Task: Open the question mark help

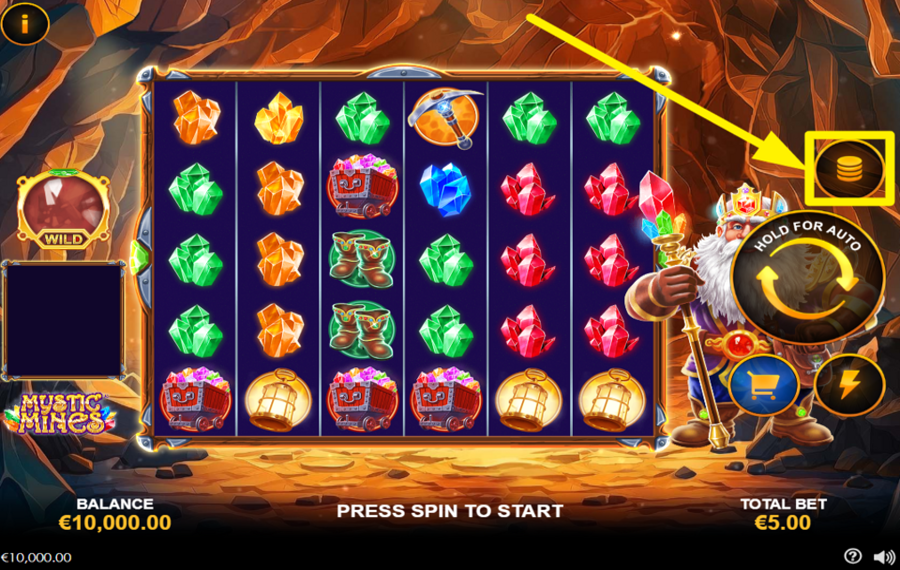Action: point(852,556)
